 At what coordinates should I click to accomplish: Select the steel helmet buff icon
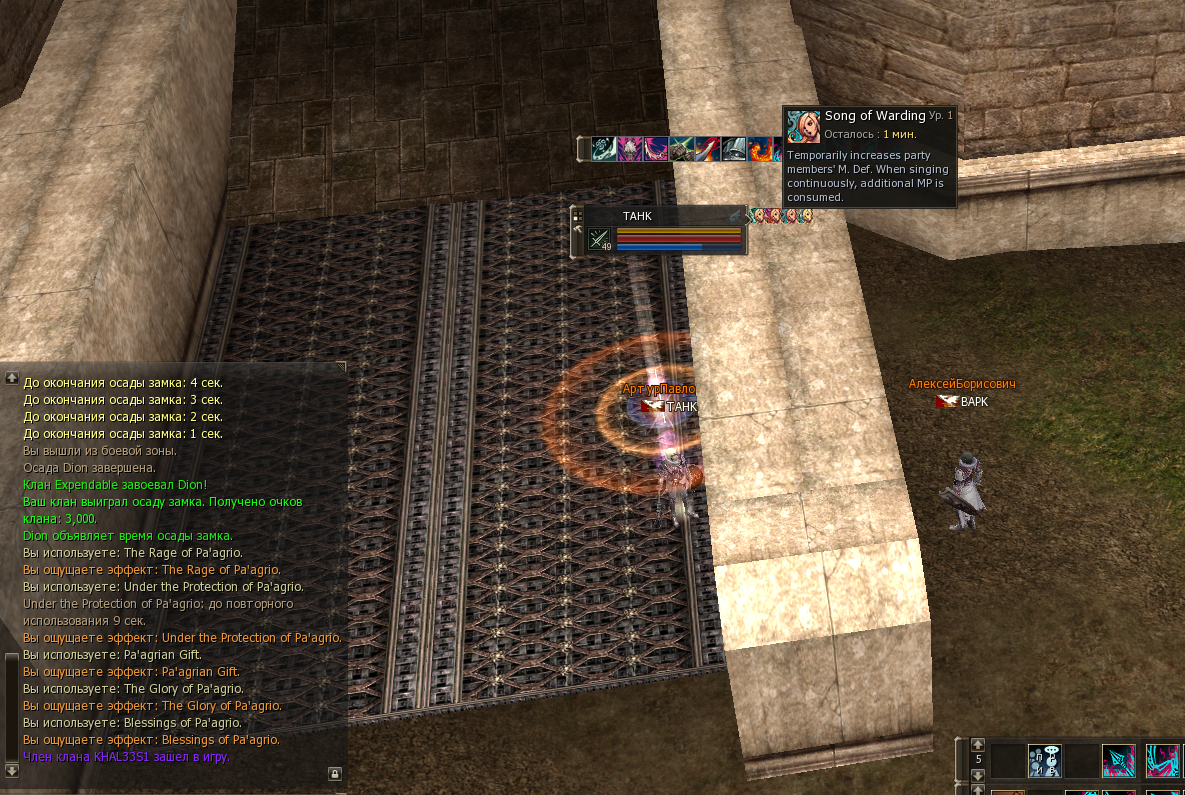click(734, 149)
